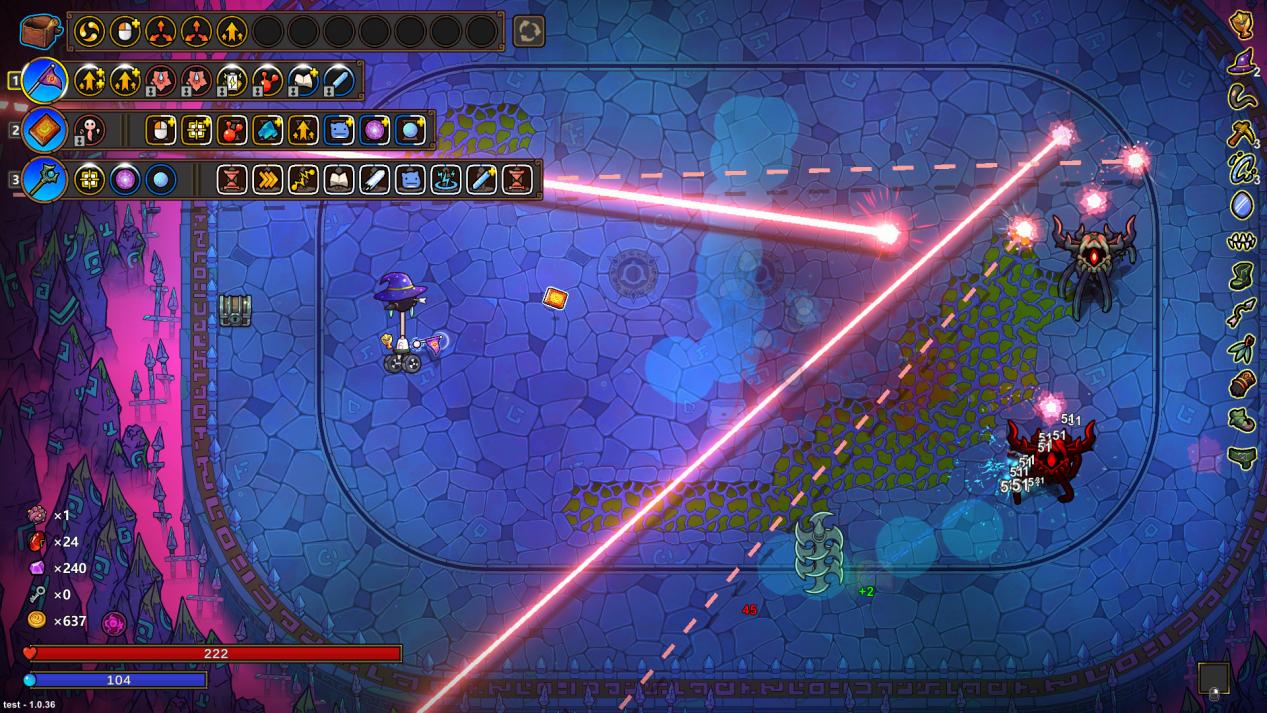Click the pink worm spell on the spellbook
Viewport: 1267px width, 713px height.
tap(89, 130)
